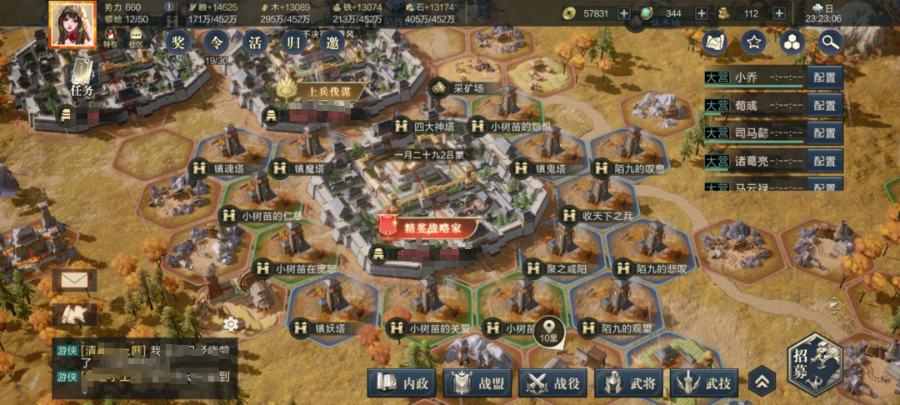This screenshot has width=900, height=405.
Task: Open the 奖 rewards icon
Action: 178,46
